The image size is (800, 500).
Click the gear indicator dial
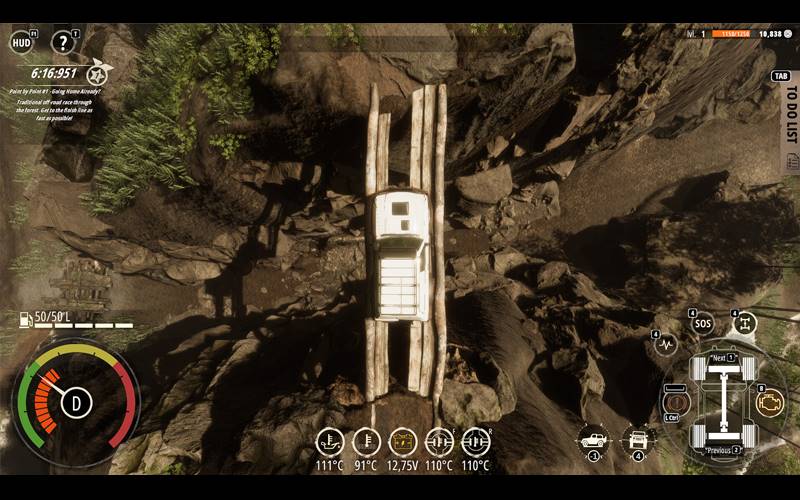point(76,403)
